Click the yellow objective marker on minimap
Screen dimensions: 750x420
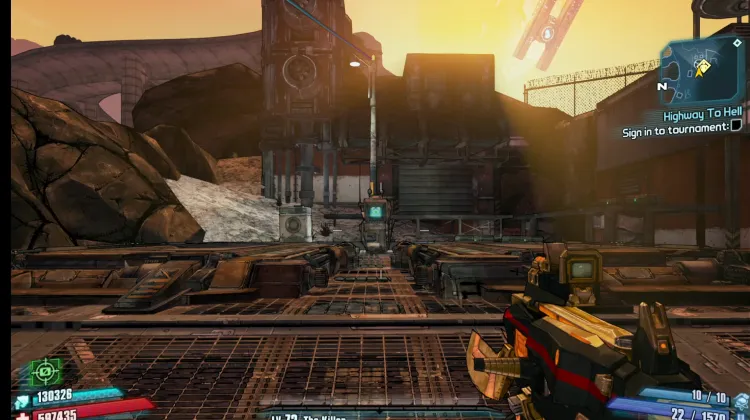pyautogui.click(x=702, y=68)
